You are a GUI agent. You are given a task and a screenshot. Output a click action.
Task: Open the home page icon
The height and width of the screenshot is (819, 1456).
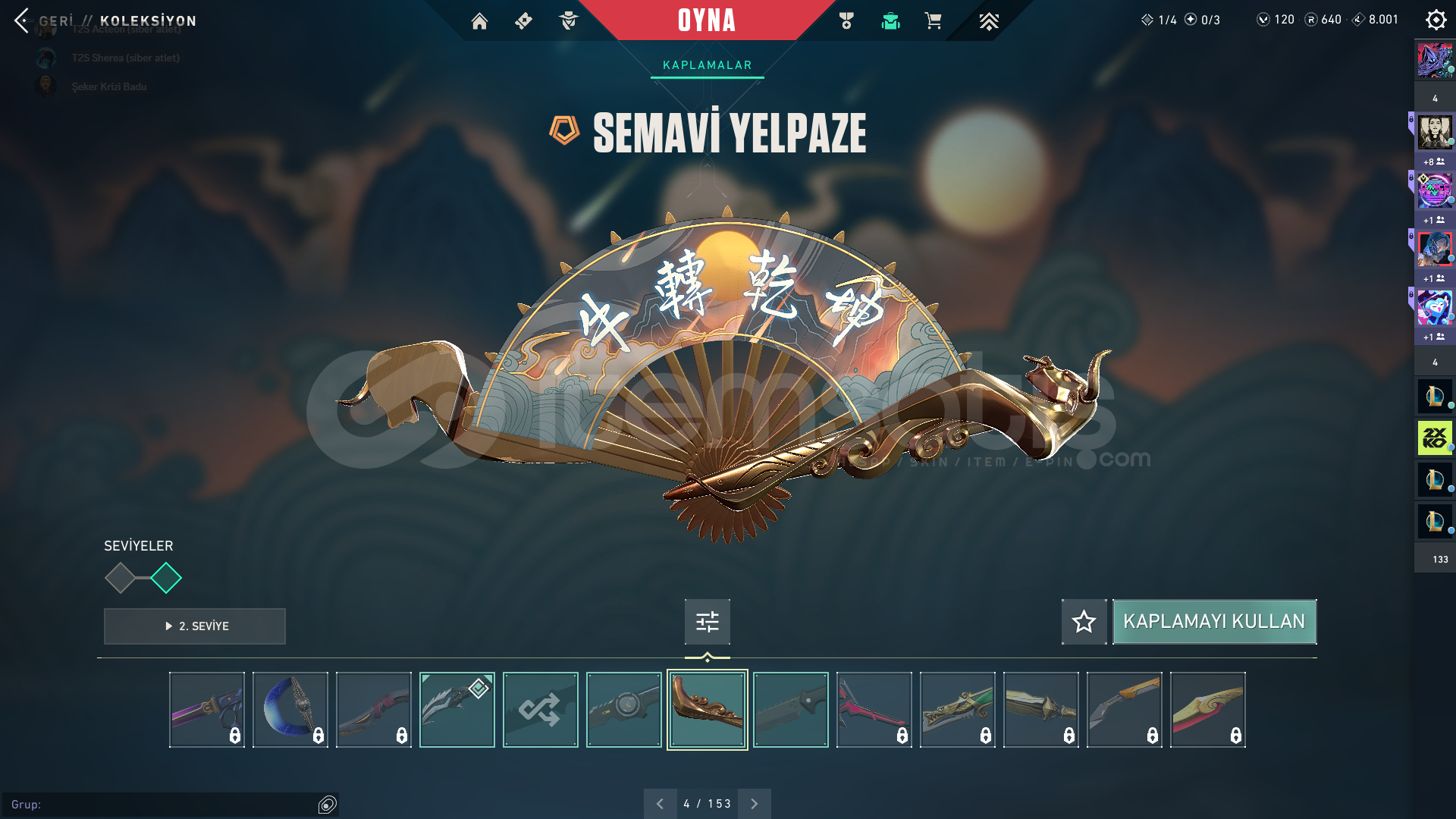(x=479, y=21)
